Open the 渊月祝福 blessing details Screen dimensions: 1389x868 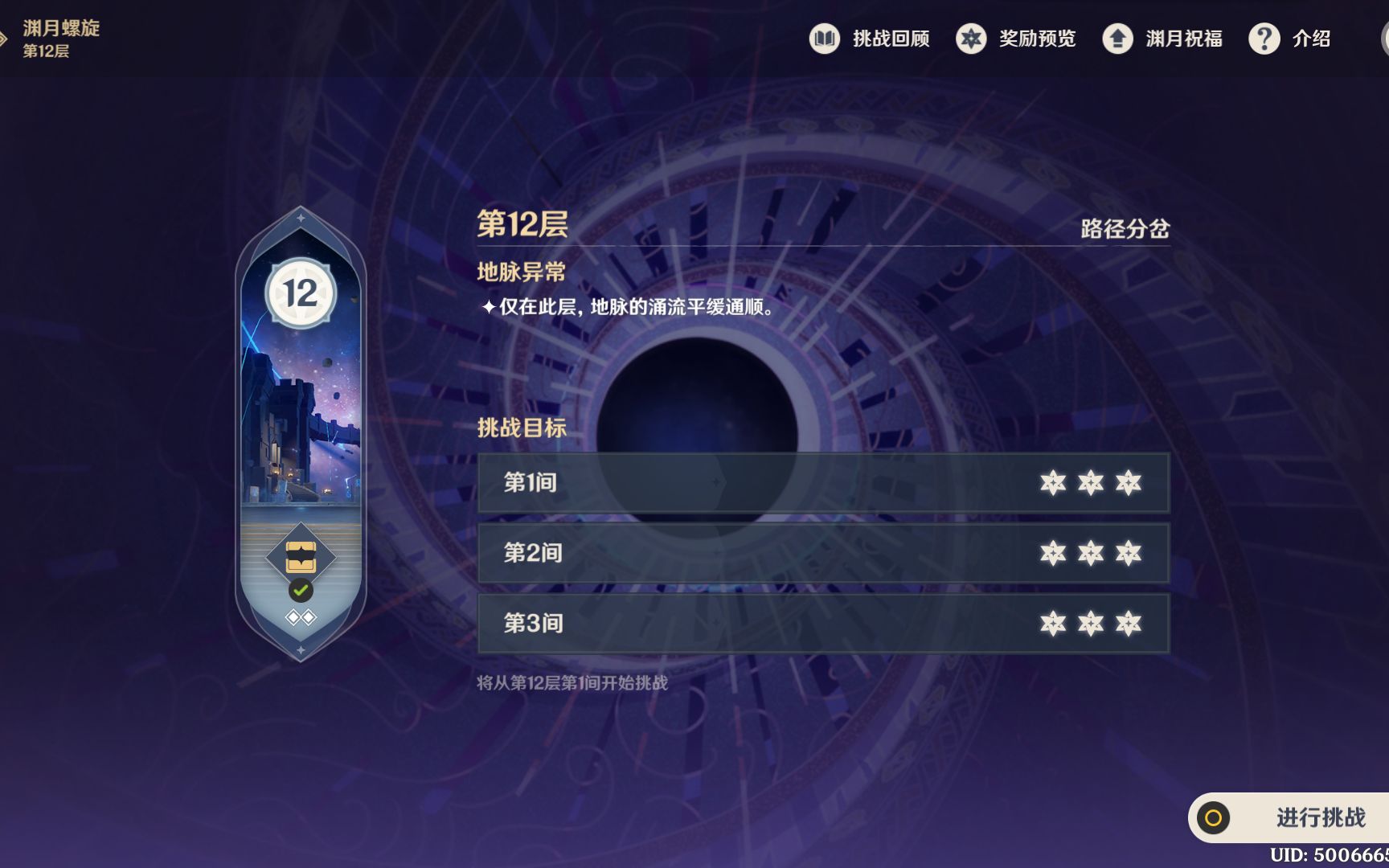(1162, 39)
